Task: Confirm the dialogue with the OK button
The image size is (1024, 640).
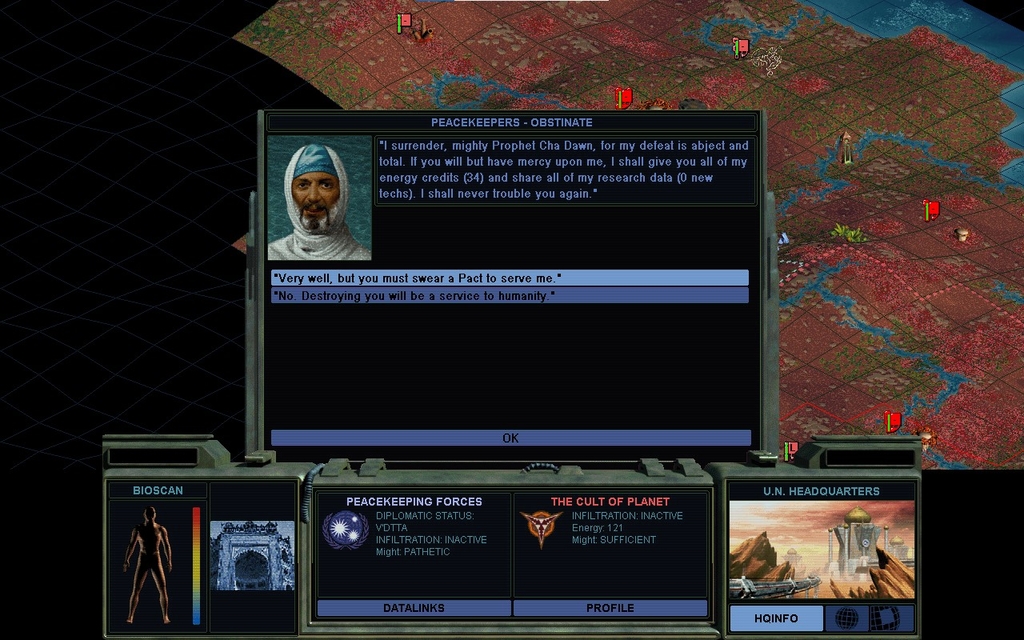Action: (x=510, y=438)
